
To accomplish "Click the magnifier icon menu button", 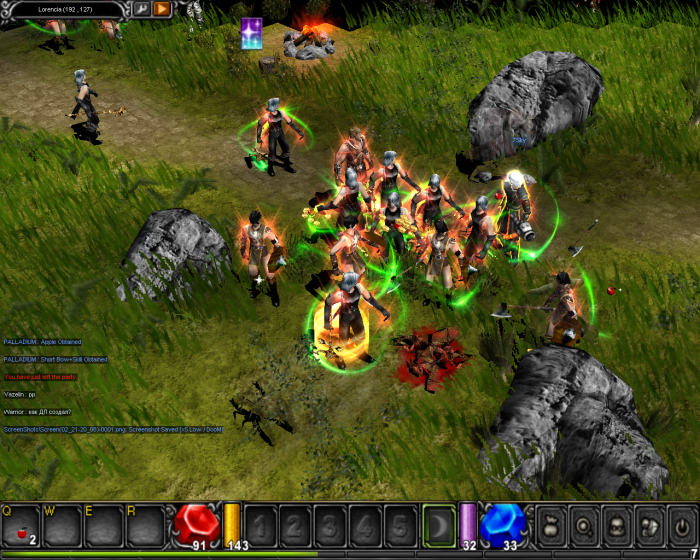I will tap(583, 525).
